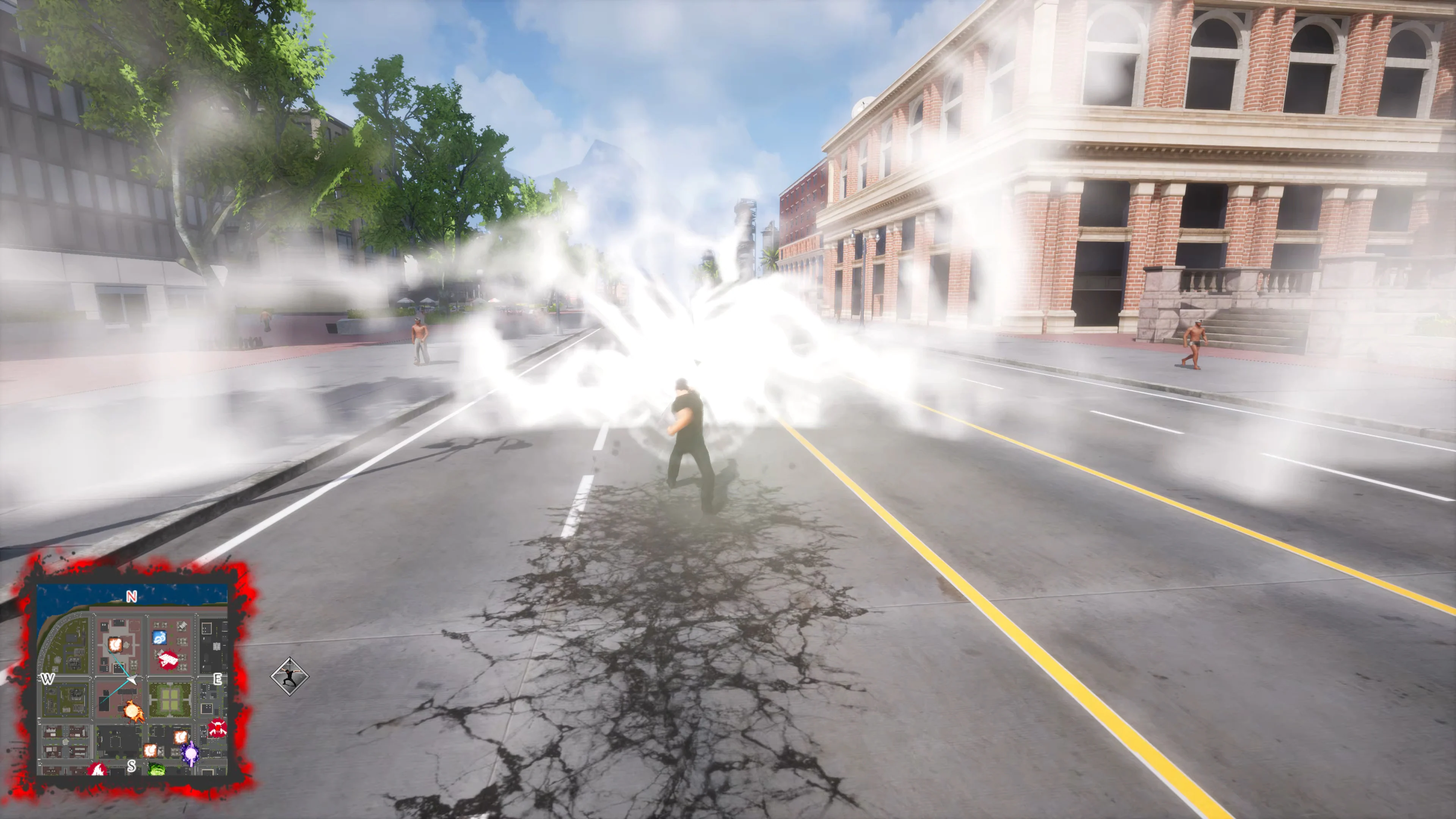Click the S compass letter on the minimap

132,766
